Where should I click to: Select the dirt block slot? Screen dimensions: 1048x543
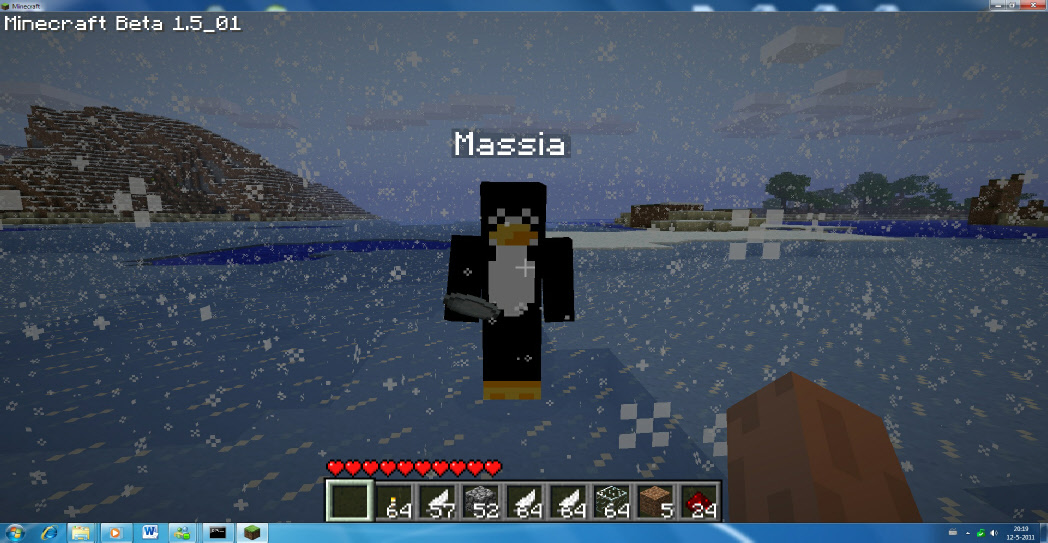pyautogui.click(x=654, y=501)
